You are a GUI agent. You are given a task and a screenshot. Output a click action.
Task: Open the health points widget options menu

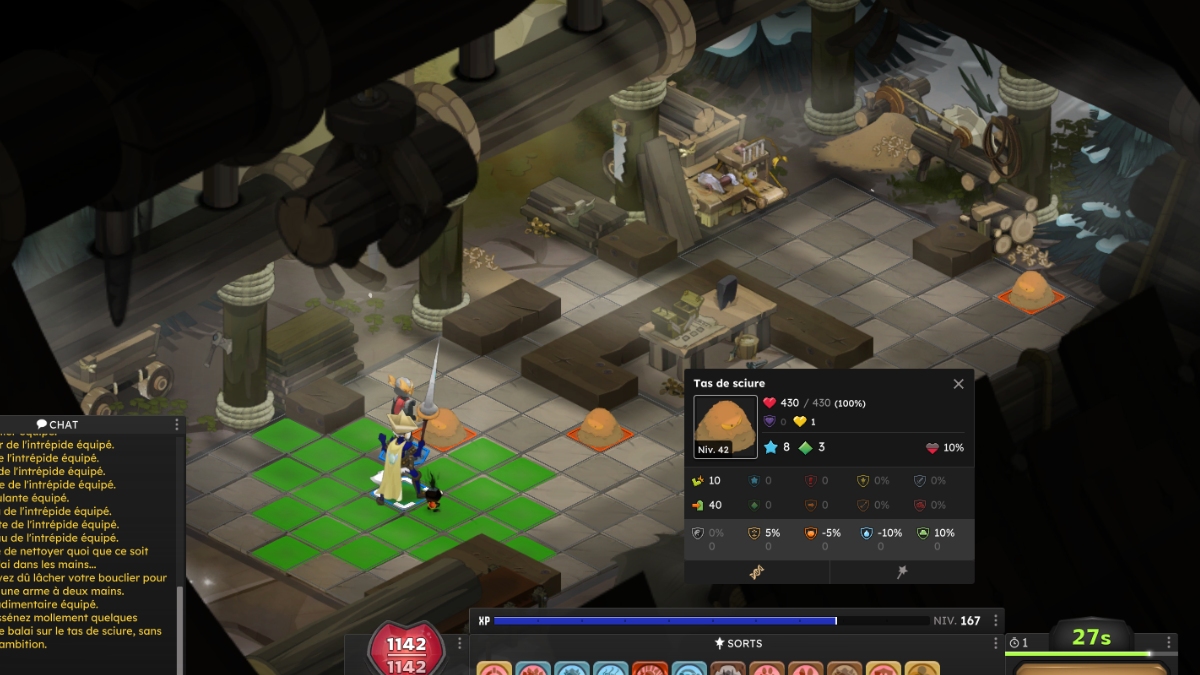(460, 643)
